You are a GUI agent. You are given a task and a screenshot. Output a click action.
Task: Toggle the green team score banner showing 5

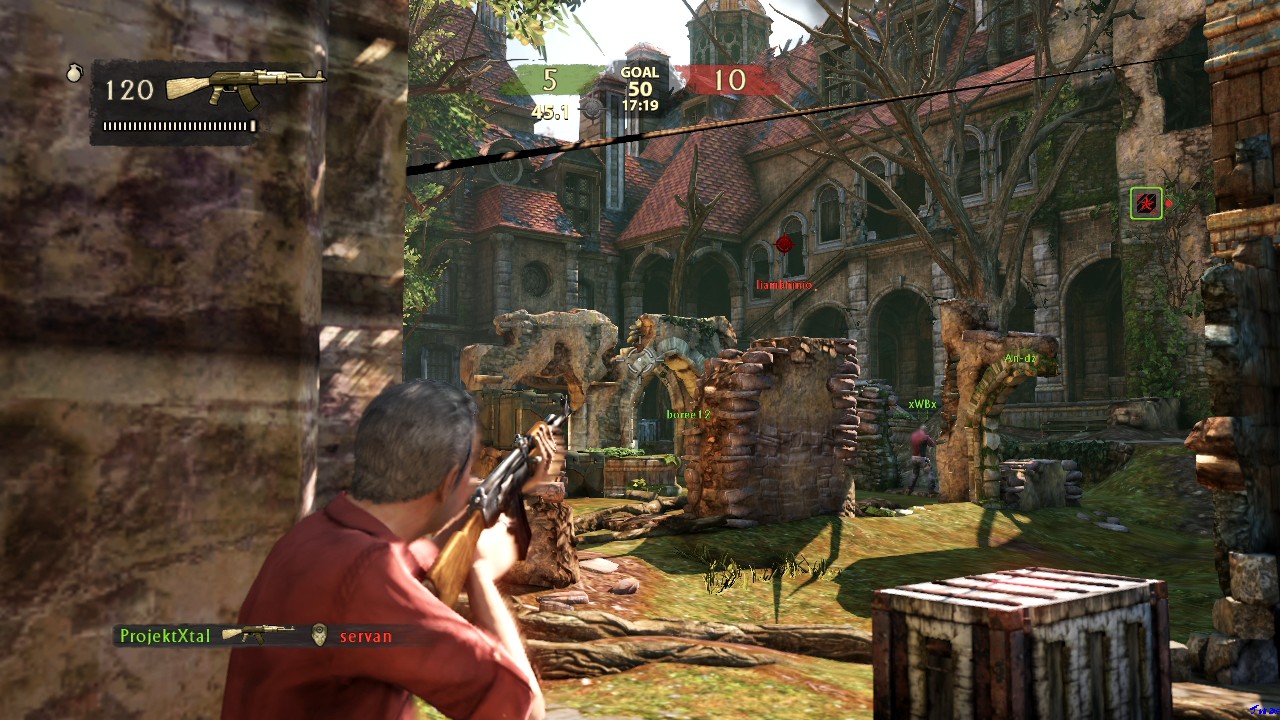[548, 78]
